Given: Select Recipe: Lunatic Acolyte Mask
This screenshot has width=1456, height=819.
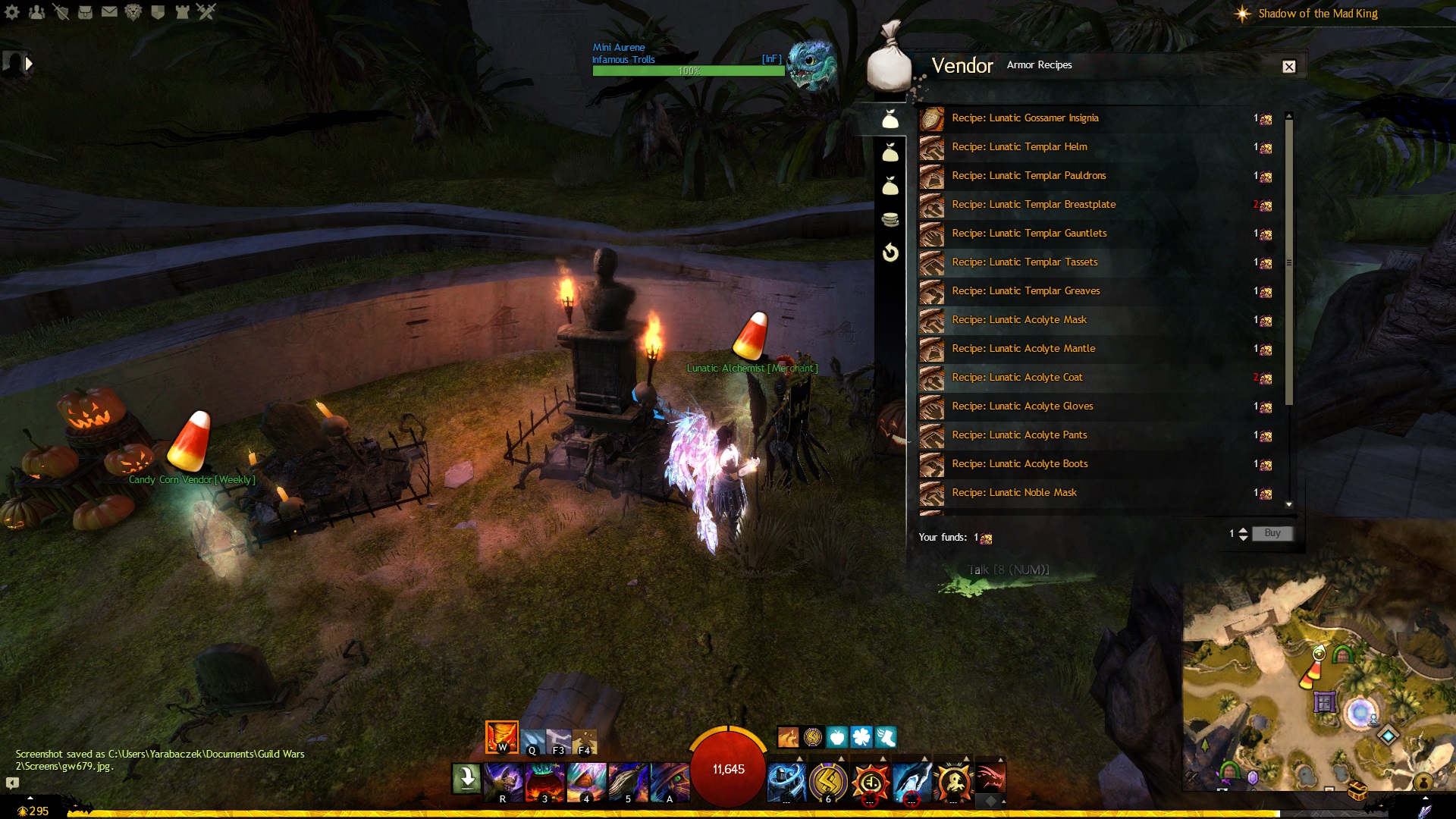Looking at the screenshot, I should point(1018,320).
